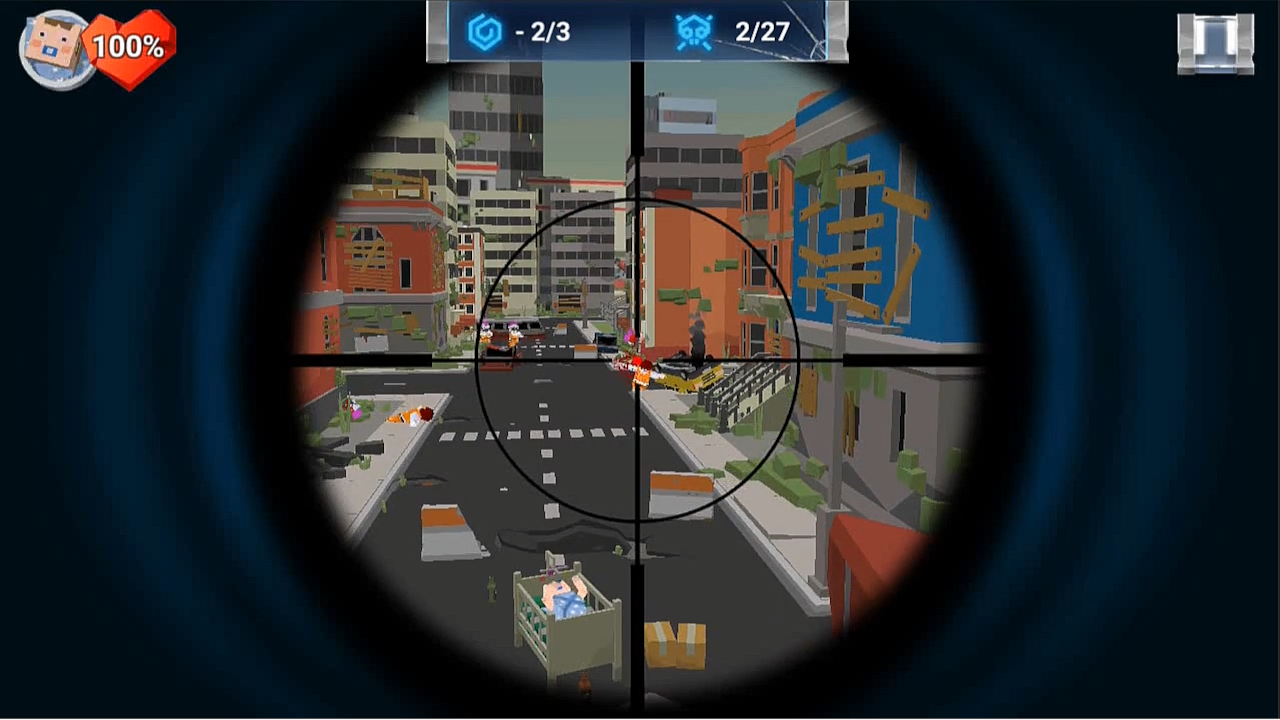Select the zombie near the red car
The width and height of the screenshot is (1280, 720).
tap(512, 335)
